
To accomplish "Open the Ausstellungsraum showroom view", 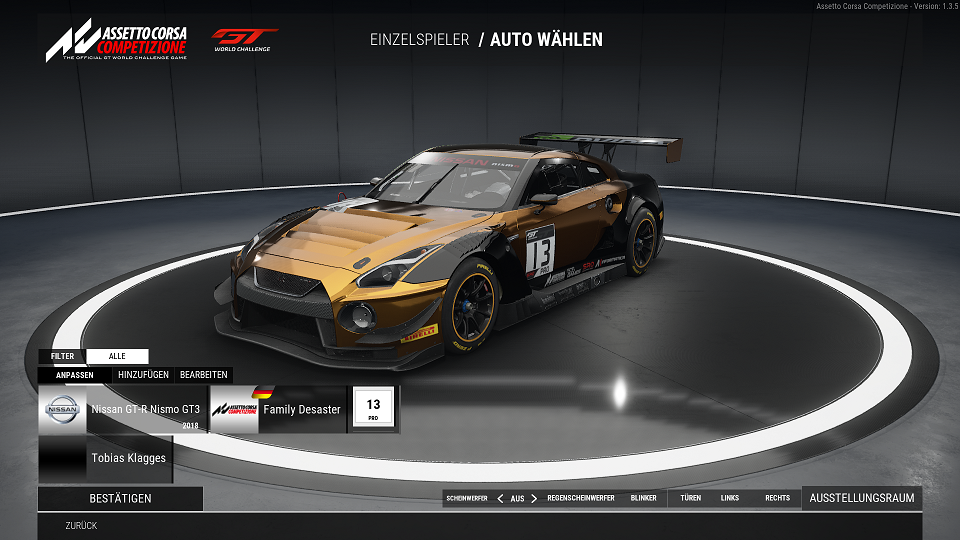I will 861,498.
